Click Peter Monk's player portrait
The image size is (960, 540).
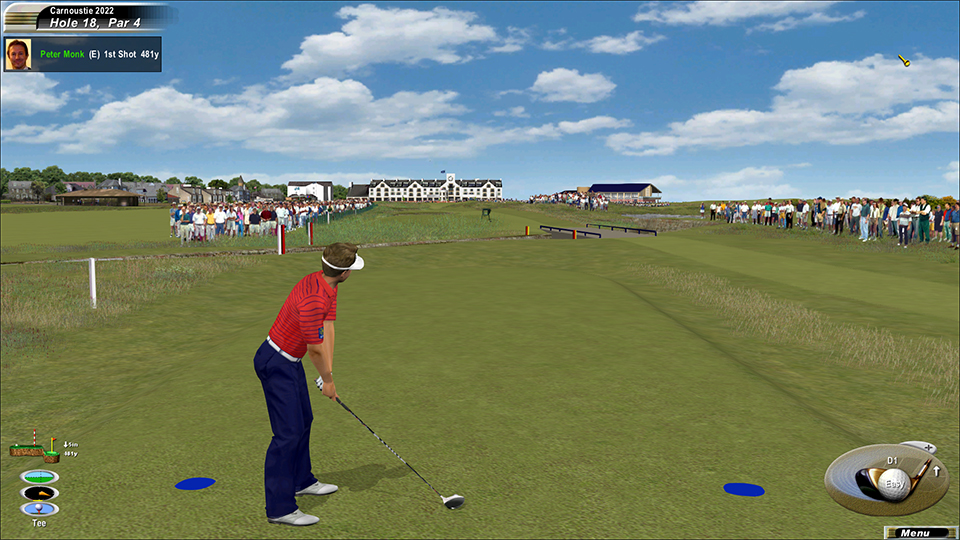point(18,54)
